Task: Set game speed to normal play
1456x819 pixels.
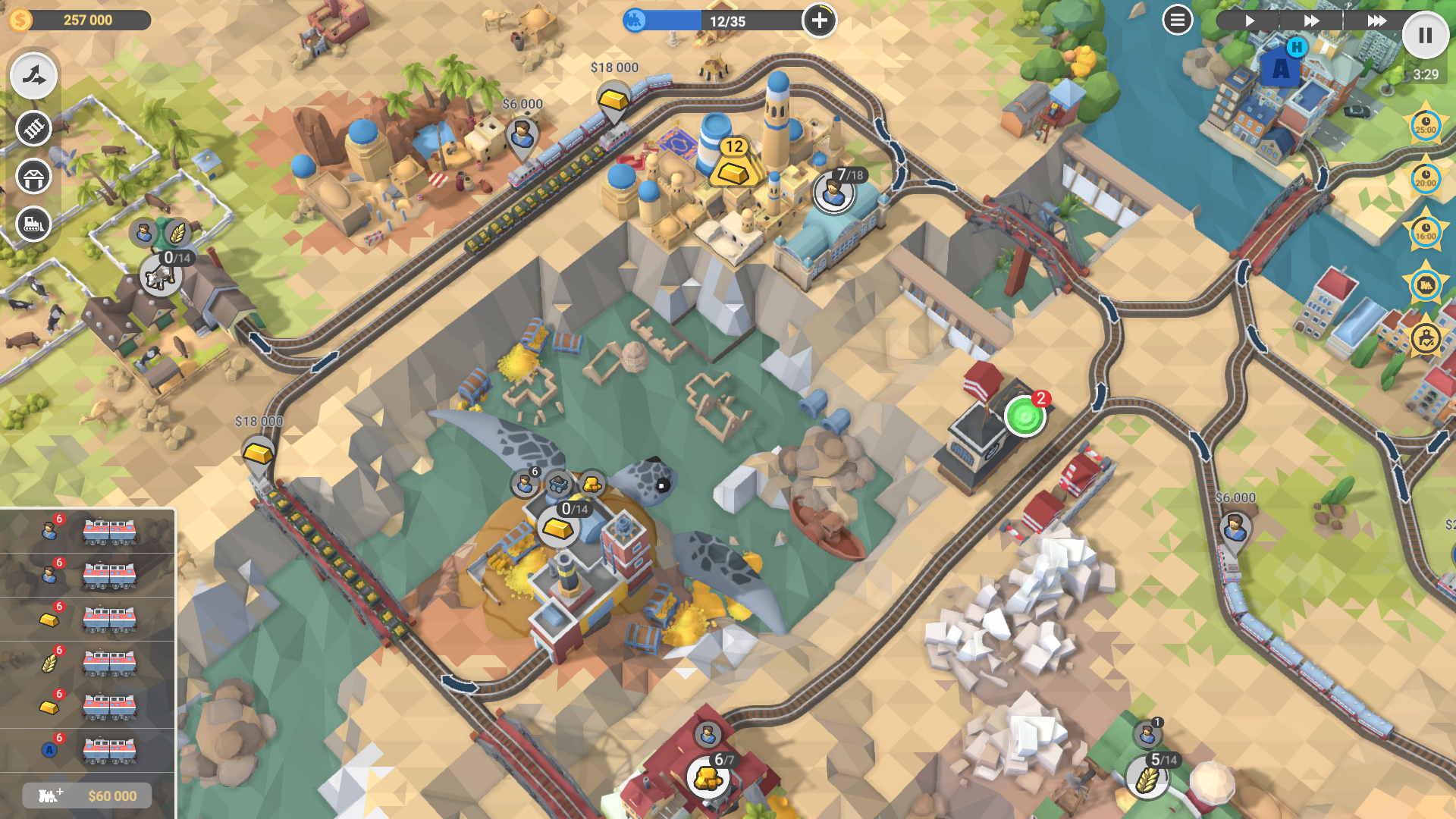Action: [x=1250, y=20]
